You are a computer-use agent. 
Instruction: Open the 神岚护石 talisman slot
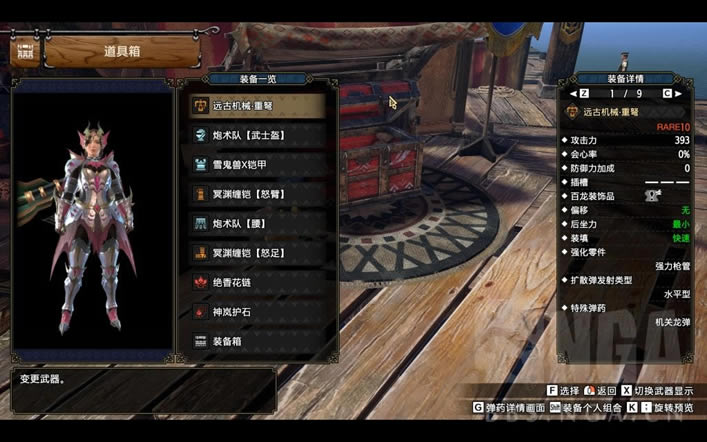256,312
